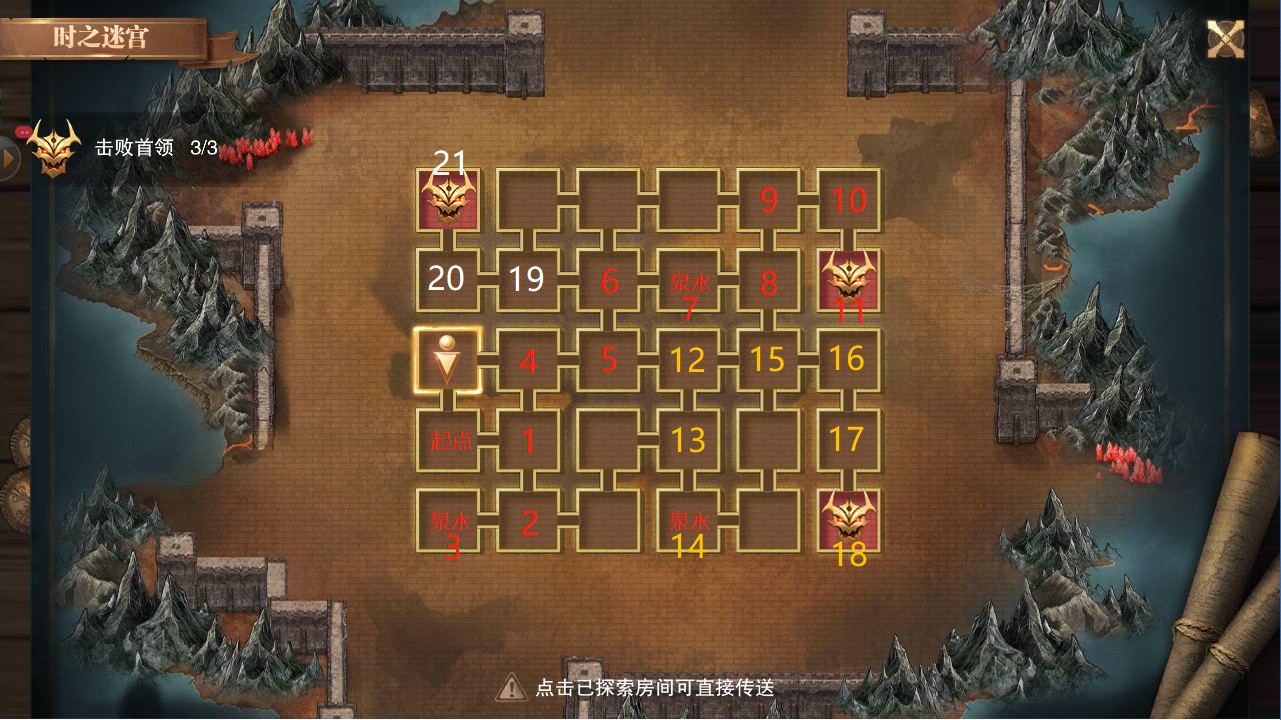Go to the 泉水 room numbered 14
The width and height of the screenshot is (1281, 720).
click(689, 520)
